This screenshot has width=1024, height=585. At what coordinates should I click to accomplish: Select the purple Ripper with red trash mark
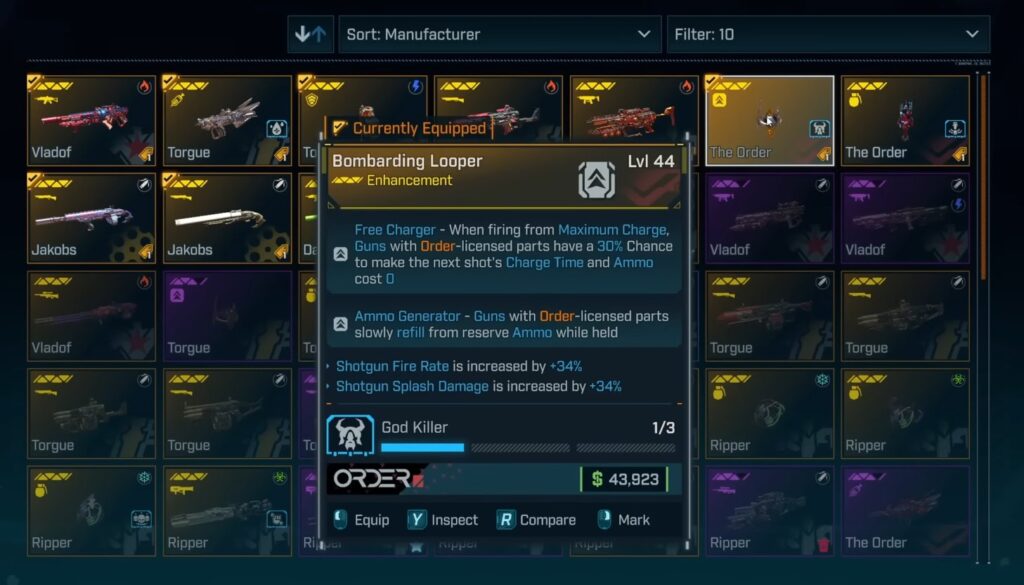(x=769, y=512)
